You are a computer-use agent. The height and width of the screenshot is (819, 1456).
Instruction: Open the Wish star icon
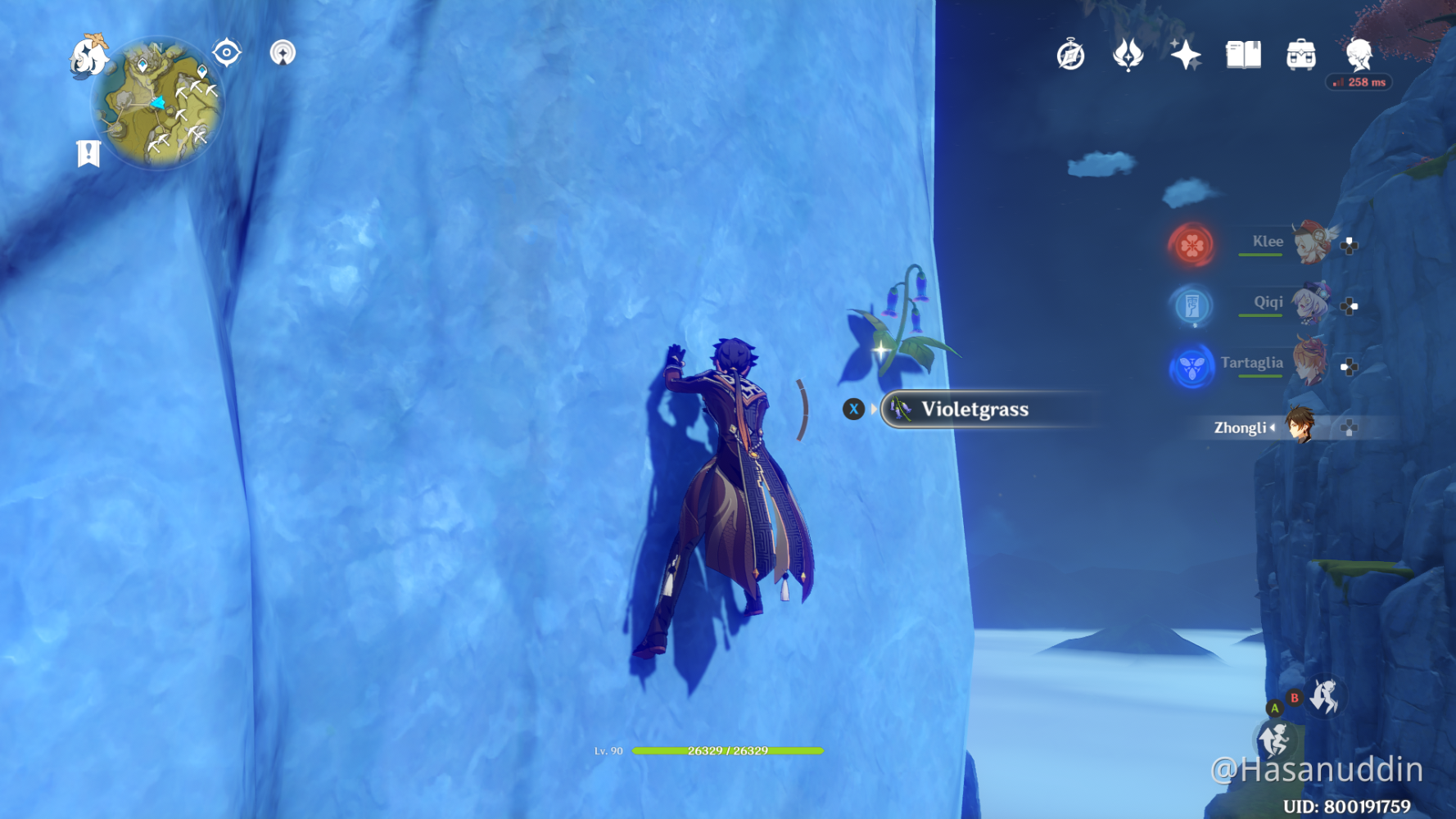(1185, 56)
